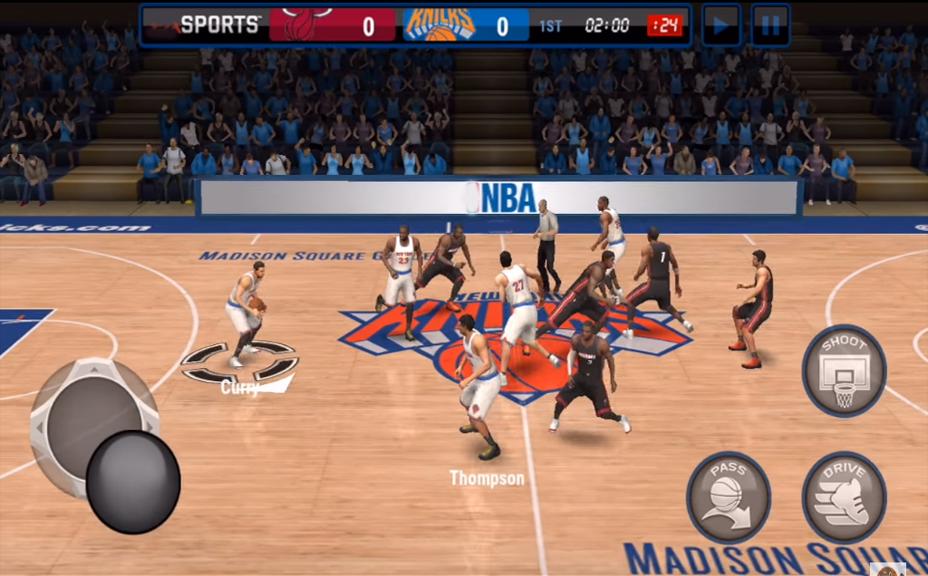Click the play arrow button
The height and width of the screenshot is (576, 928).
(x=721, y=25)
